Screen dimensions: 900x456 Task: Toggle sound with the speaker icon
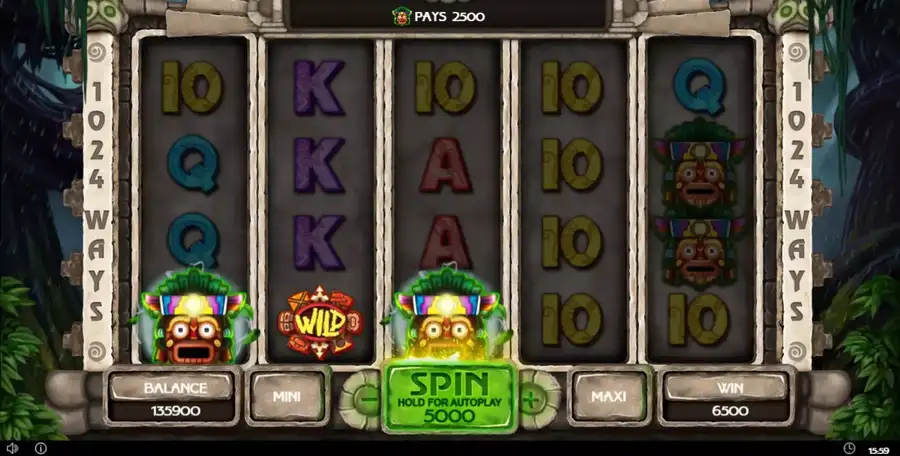click(13, 448)
